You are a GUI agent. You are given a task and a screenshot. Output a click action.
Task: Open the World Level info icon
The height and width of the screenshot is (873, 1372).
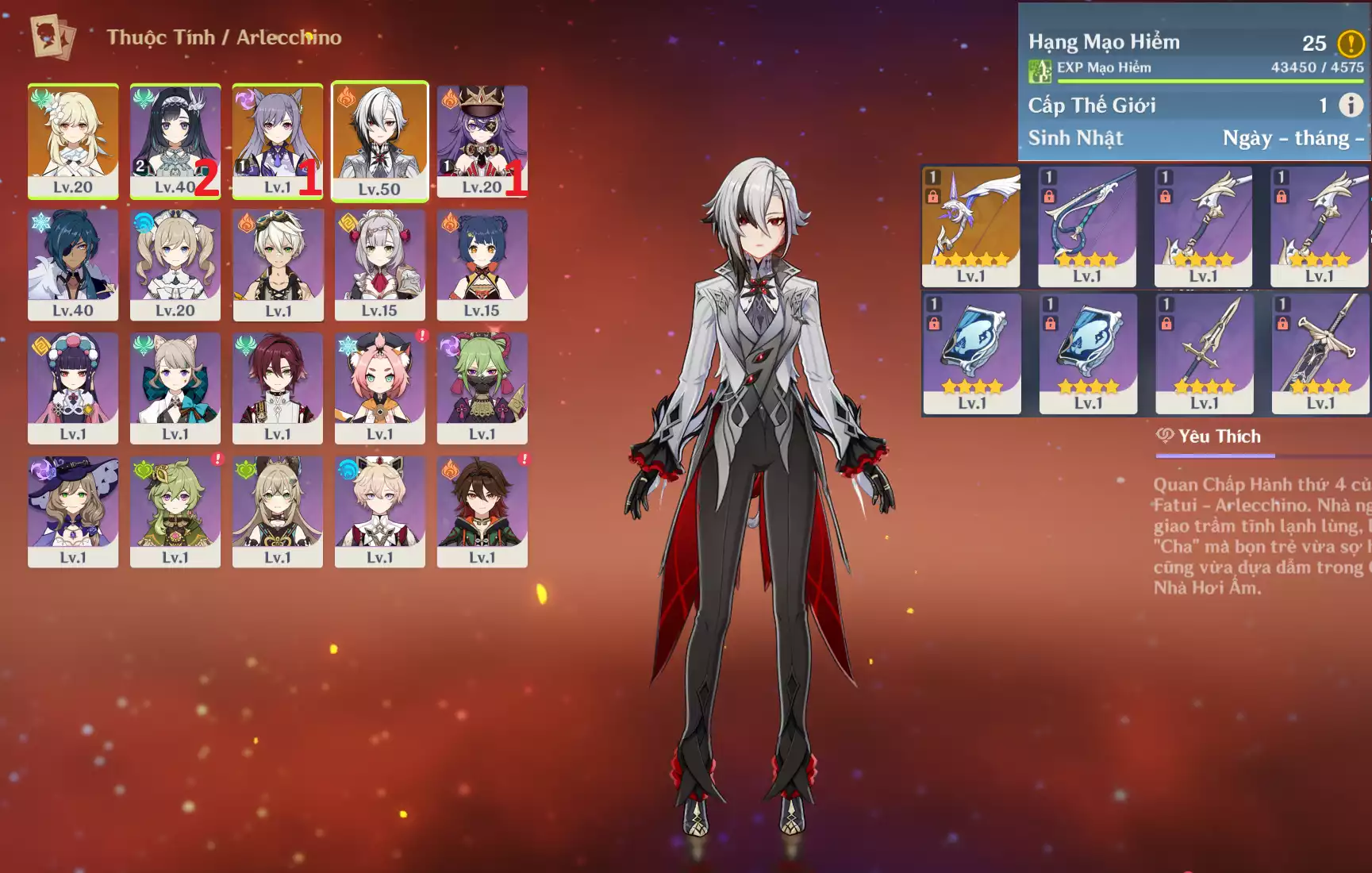[x=1351, y=105]
